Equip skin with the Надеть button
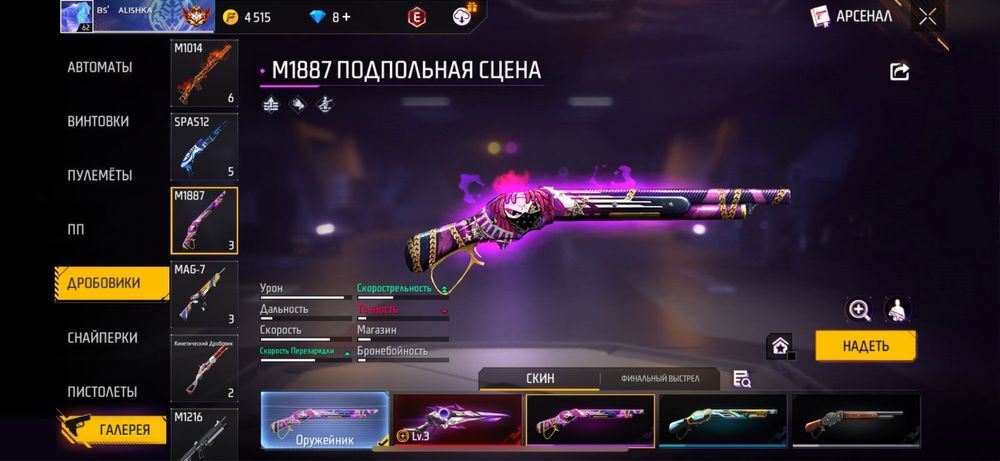This screenshot has height=461, width=1000. [865, 346]
